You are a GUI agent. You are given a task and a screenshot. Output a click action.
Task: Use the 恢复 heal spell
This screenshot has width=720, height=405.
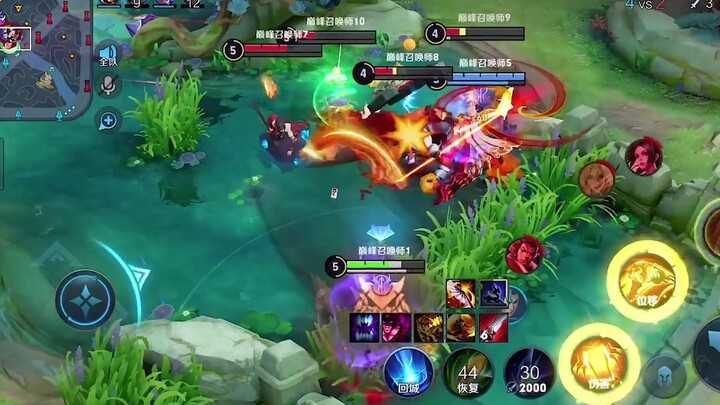click(467, 371)
